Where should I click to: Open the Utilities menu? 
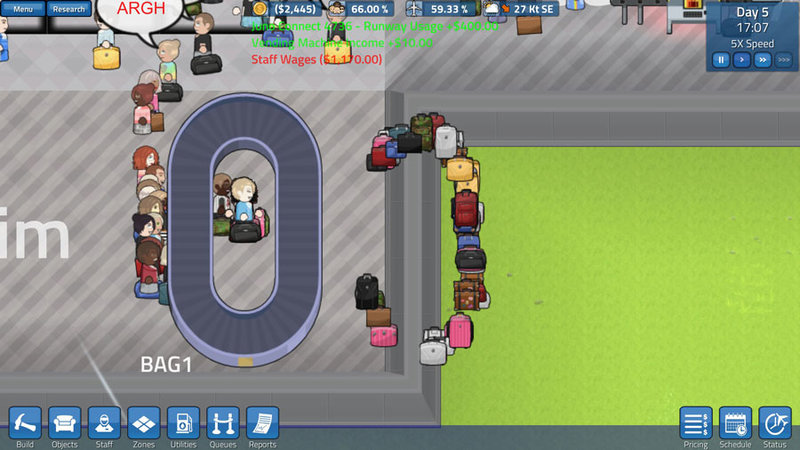click(x=183, y=423)
